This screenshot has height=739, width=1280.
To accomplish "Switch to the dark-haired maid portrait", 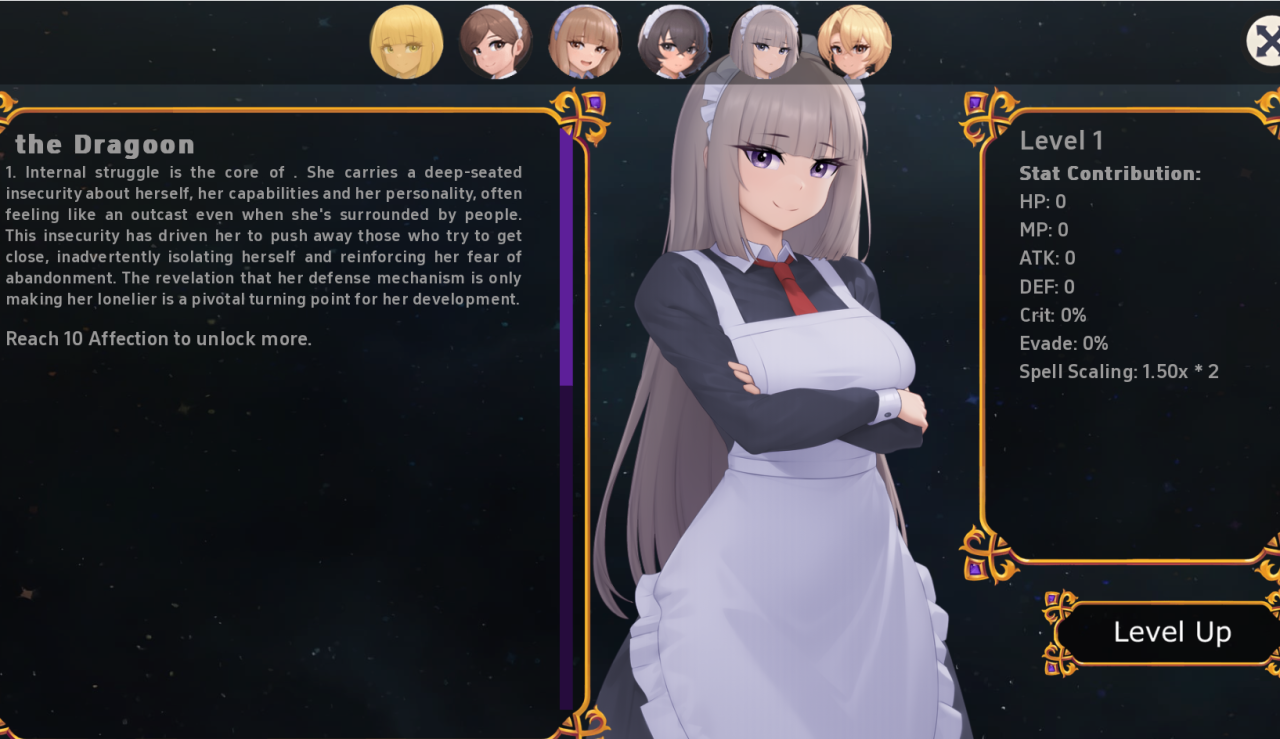I will (674, 42).
